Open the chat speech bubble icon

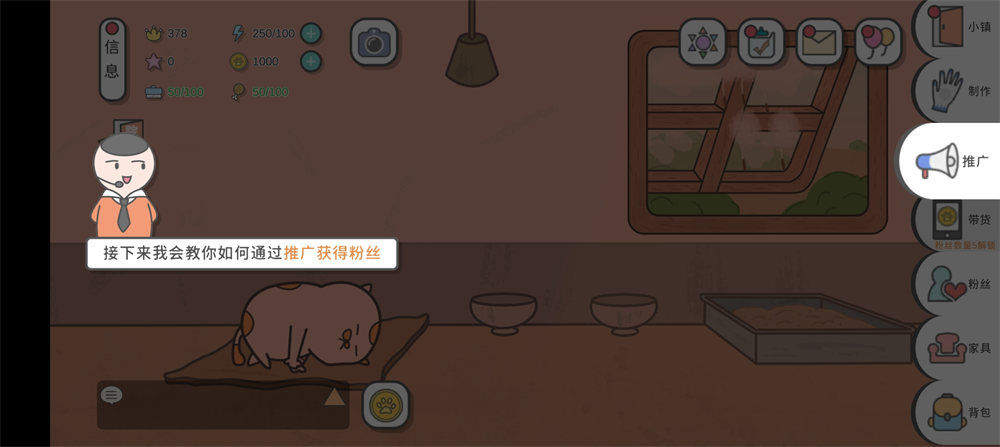[112, 395]
